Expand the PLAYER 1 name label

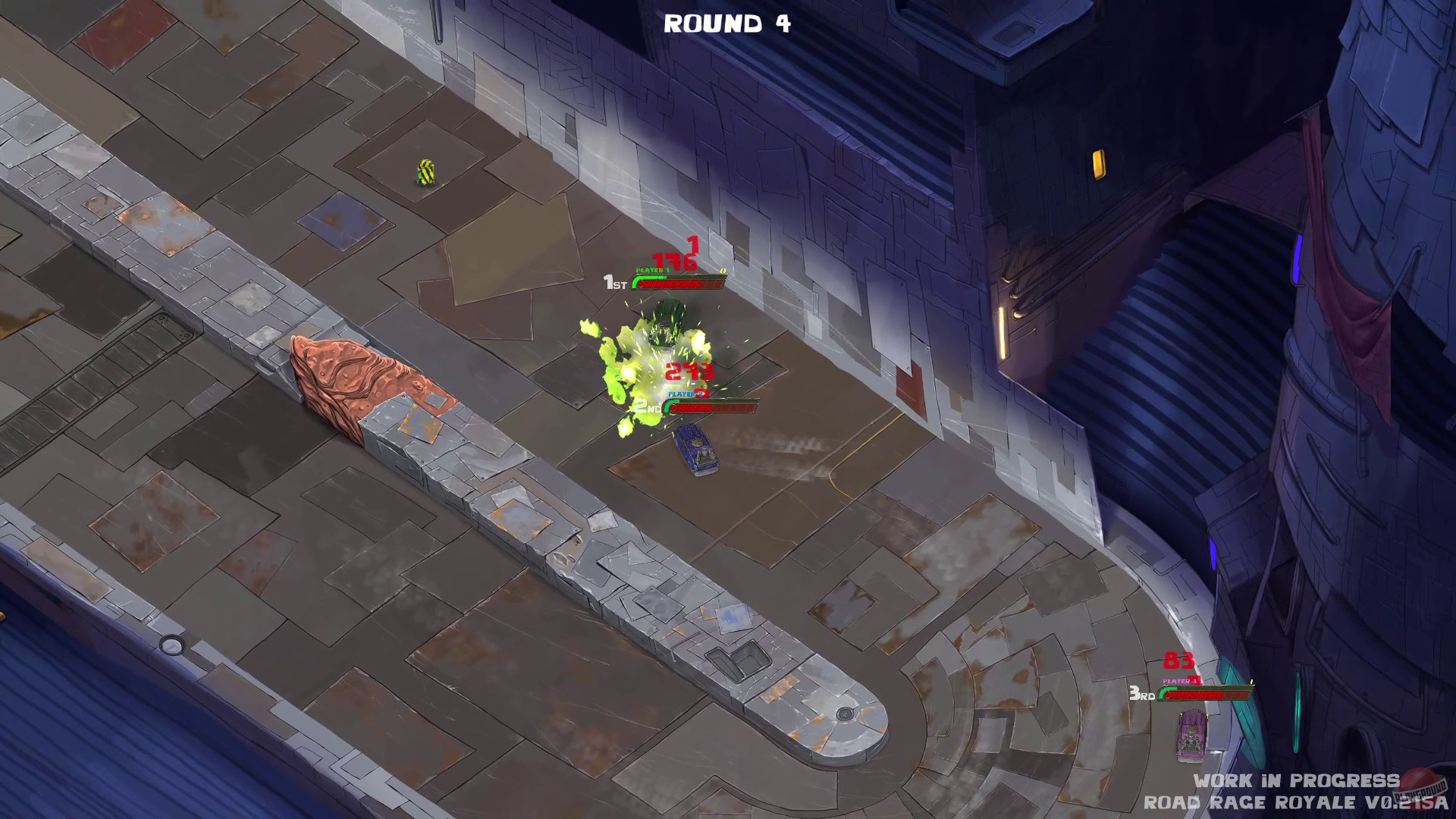[654, 269]
